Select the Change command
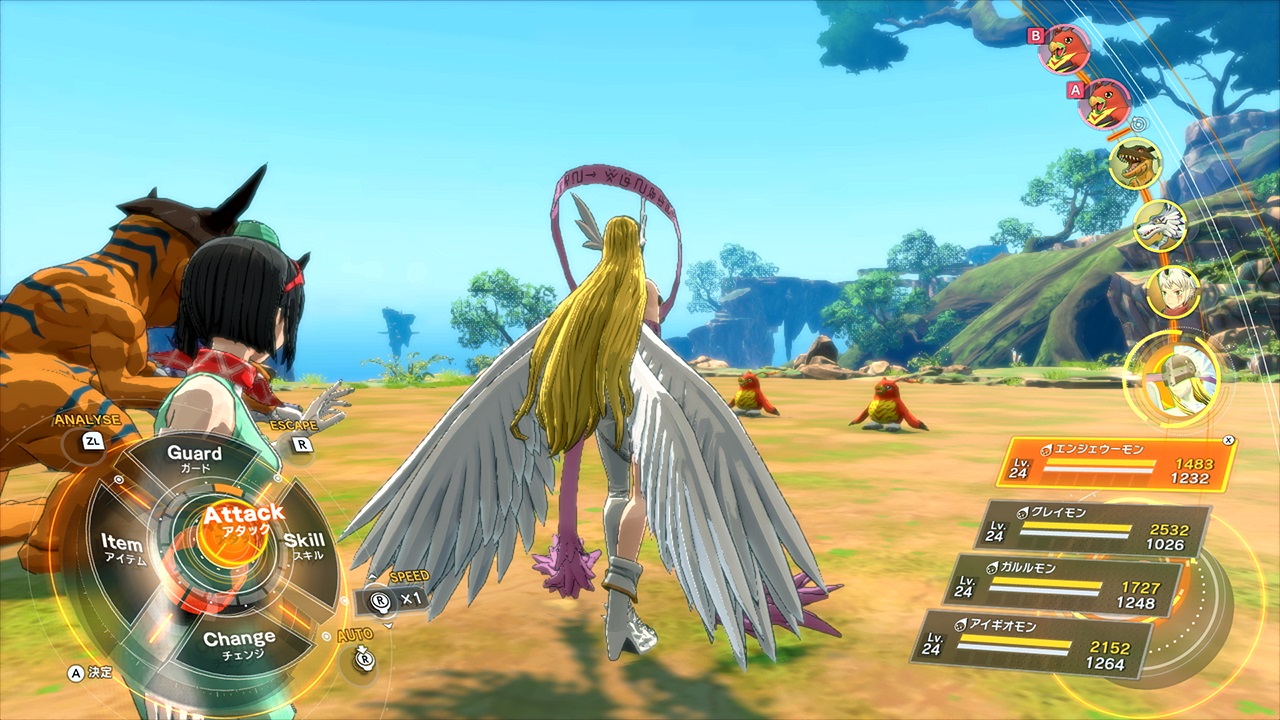Viewport: 1280px width, 720px height. [239, 643]
